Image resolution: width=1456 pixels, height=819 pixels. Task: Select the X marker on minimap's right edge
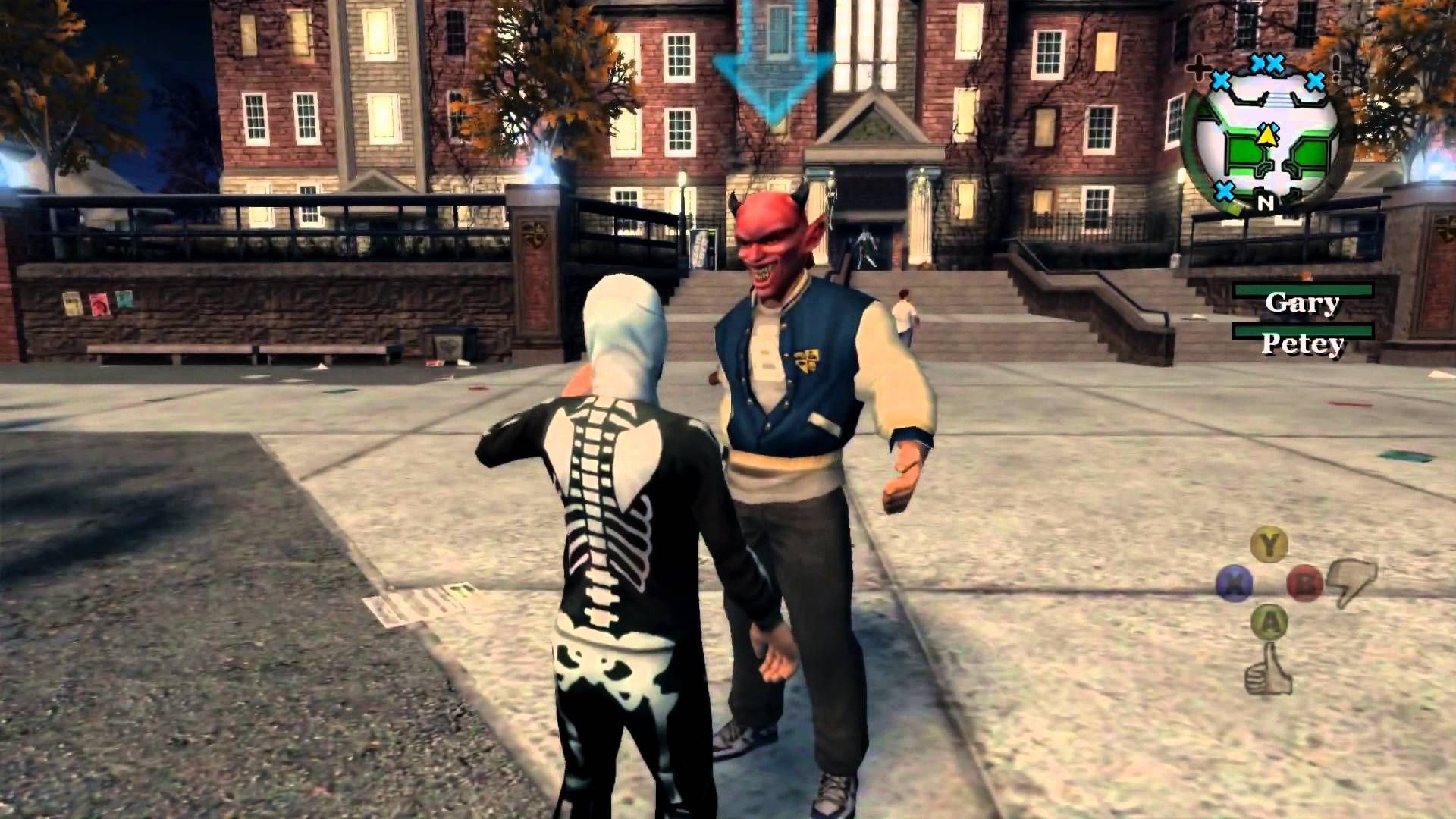(1316, 81)
